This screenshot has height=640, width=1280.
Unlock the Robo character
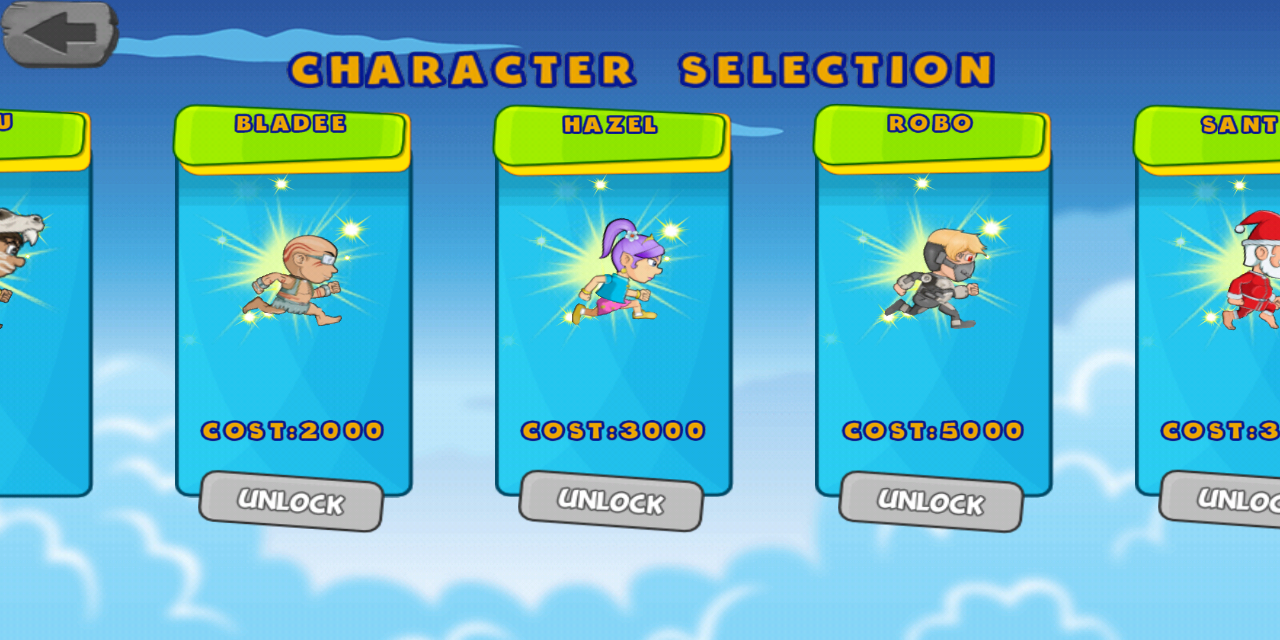coord(931,501)
